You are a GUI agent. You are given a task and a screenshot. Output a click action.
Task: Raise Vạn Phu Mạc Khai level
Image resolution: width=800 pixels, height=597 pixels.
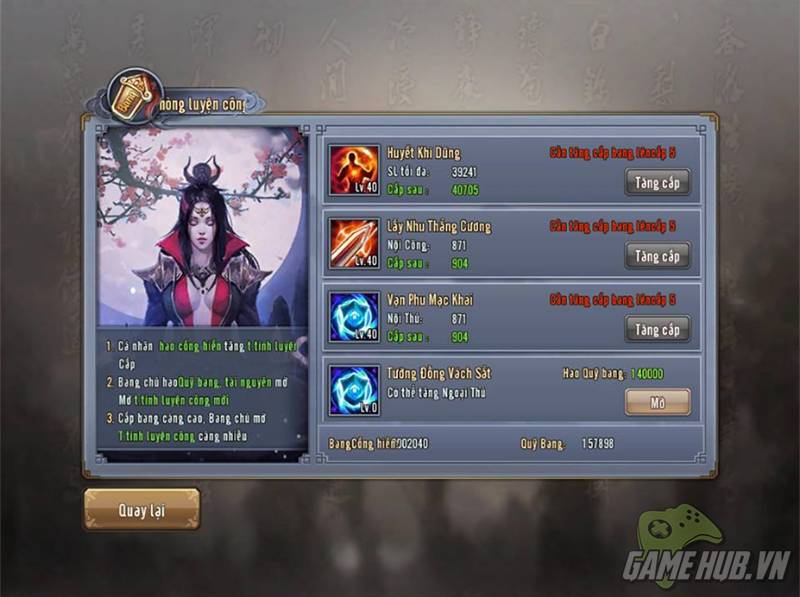point(657,329)
